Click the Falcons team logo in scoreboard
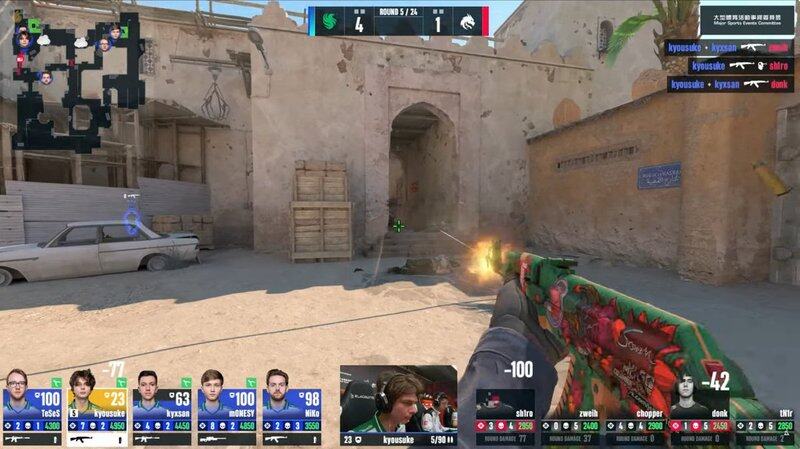The height and width of the screenshot is (449, 800). click(x=327, y=20)
